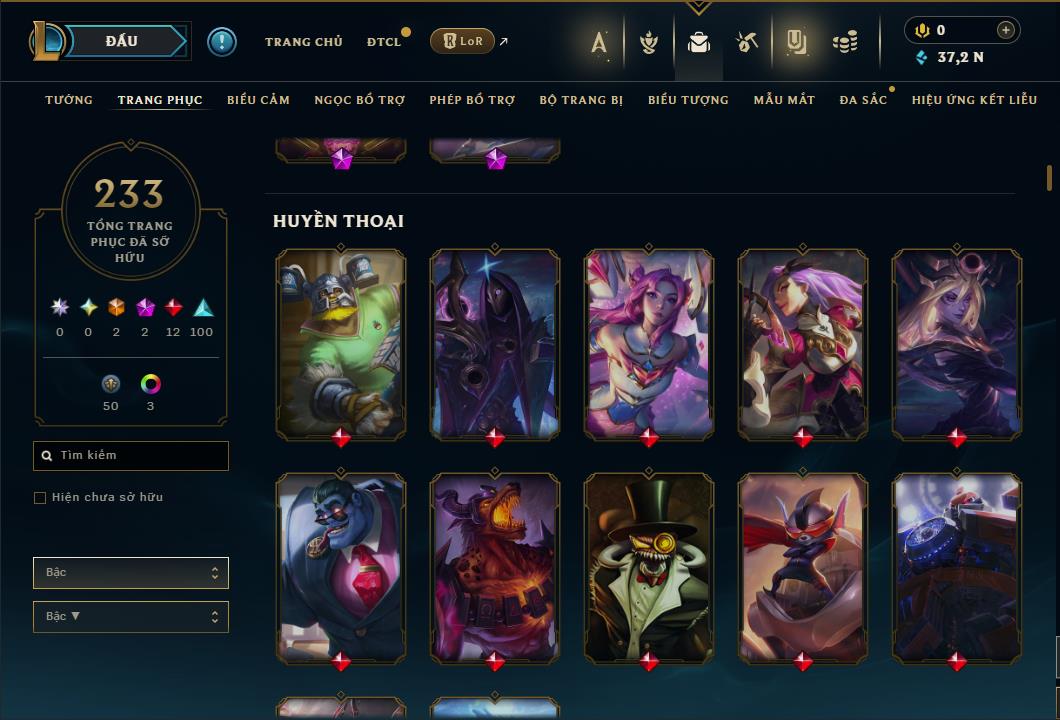Open HIỆU ỨNG KẾT LIỄU tab

point(974,100)
